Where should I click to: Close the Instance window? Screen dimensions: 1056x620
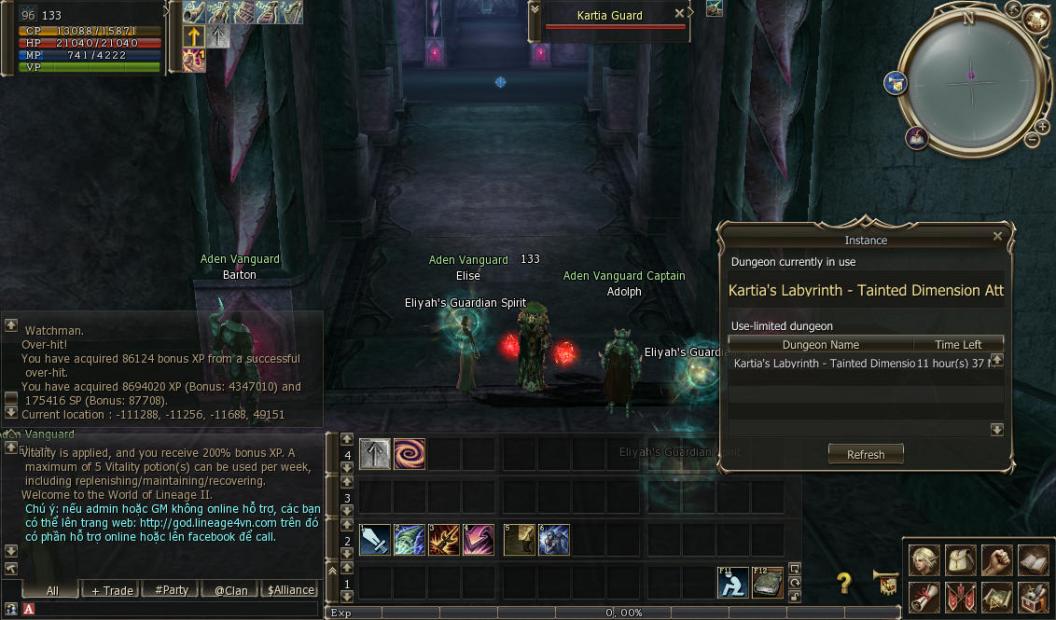997,237
